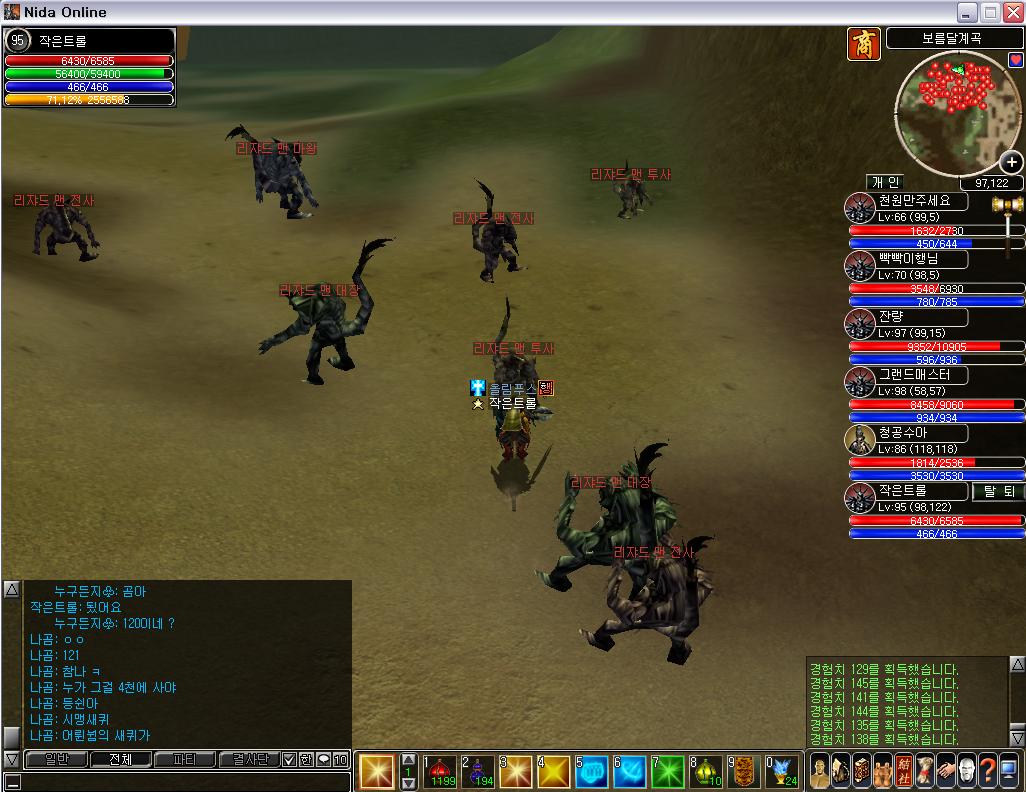This screenshot has width=1026, height=792.
Task: Activate the green starburst skill in slot 7
Action: pos(668,771)
